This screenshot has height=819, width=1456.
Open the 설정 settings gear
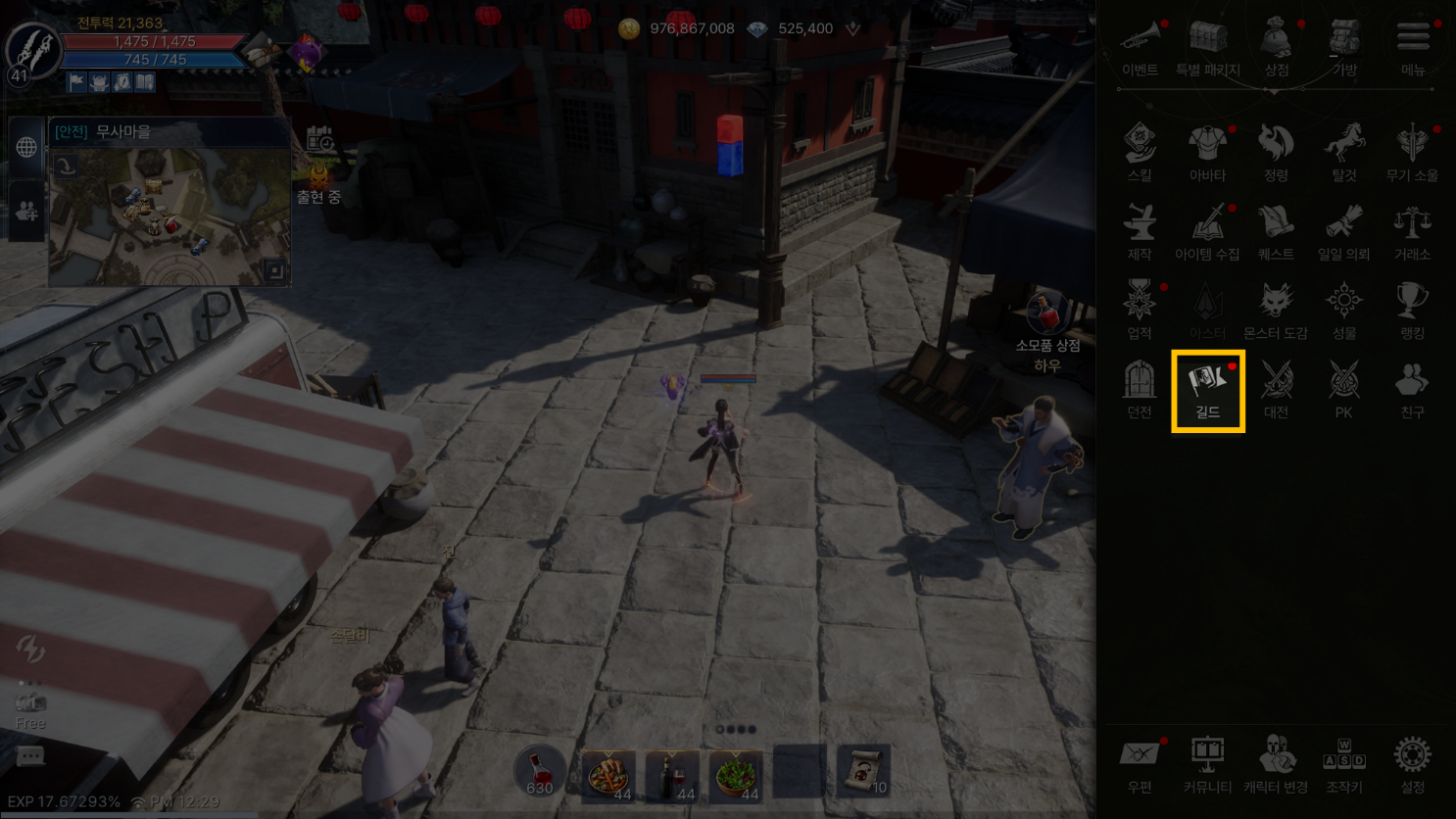point(1412,763)
